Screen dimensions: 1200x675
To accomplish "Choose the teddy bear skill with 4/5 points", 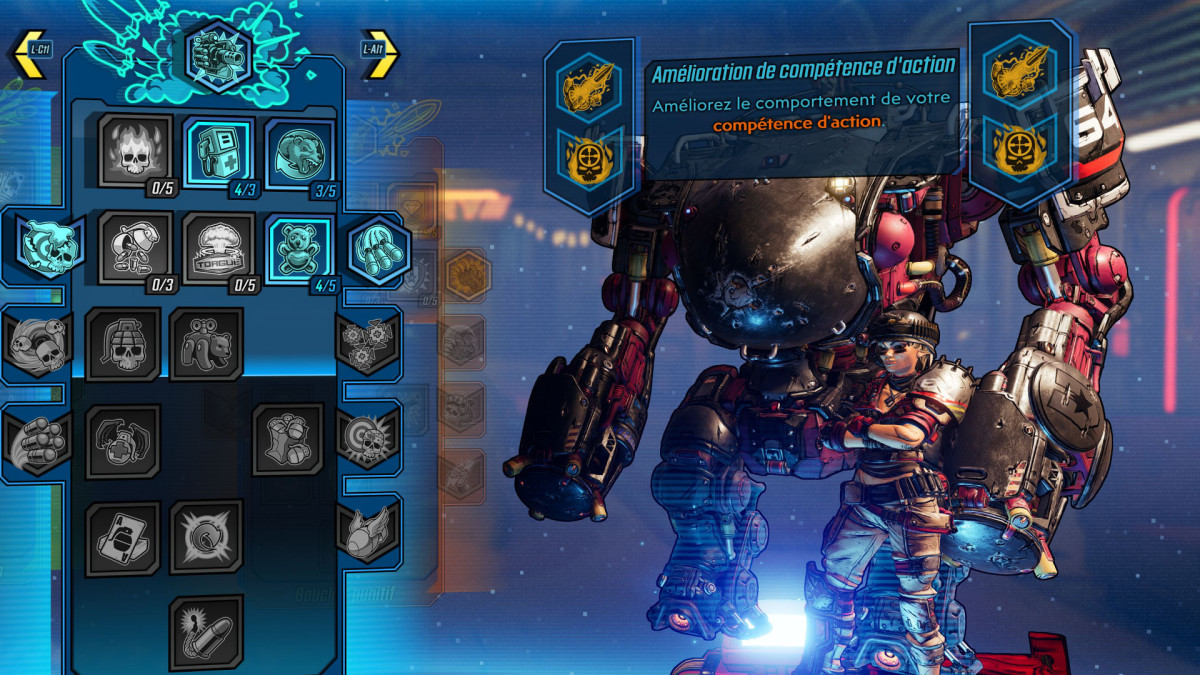I will coord(301,248).
